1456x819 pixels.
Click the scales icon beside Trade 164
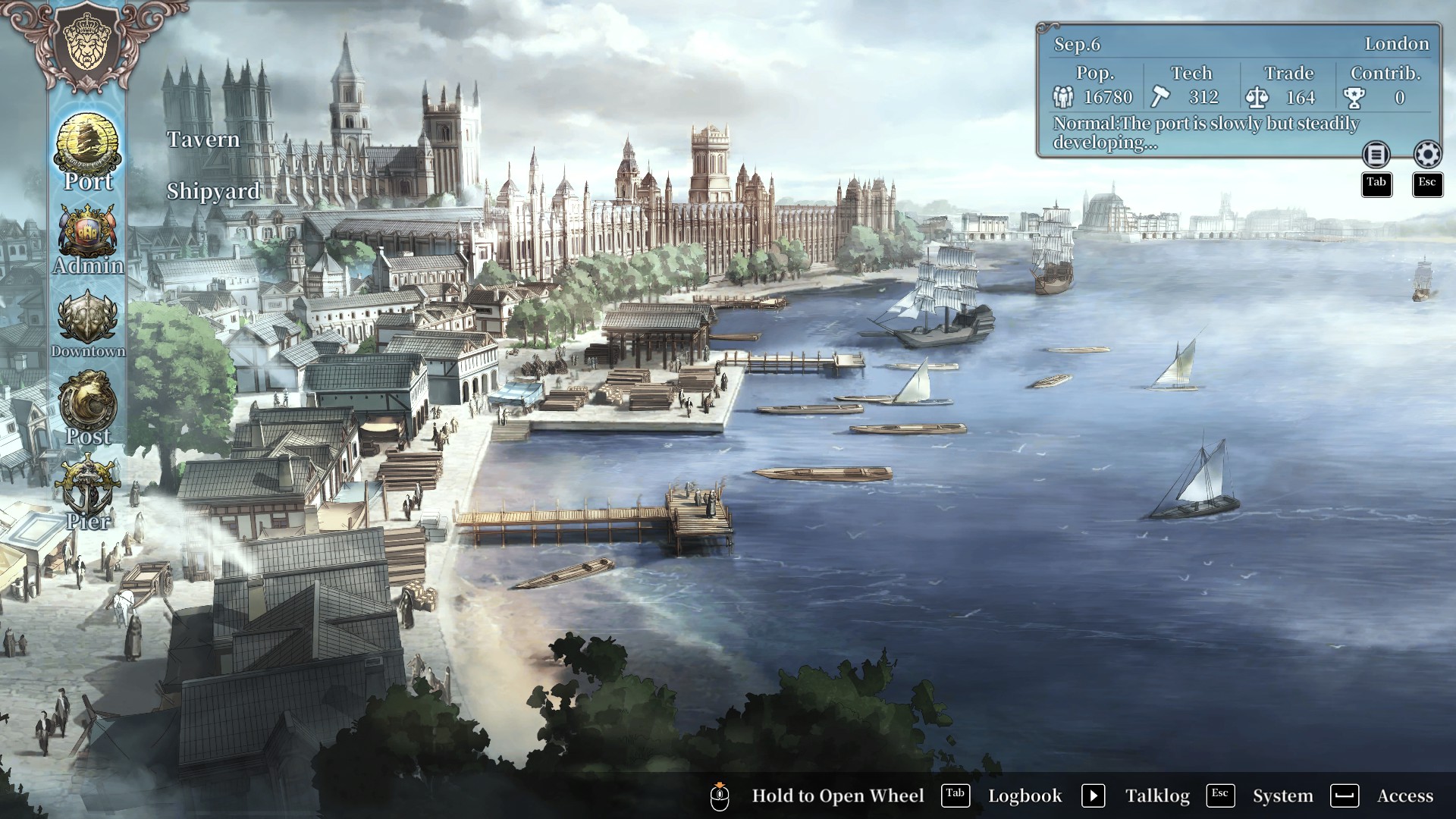click(x=1259, y=97)
